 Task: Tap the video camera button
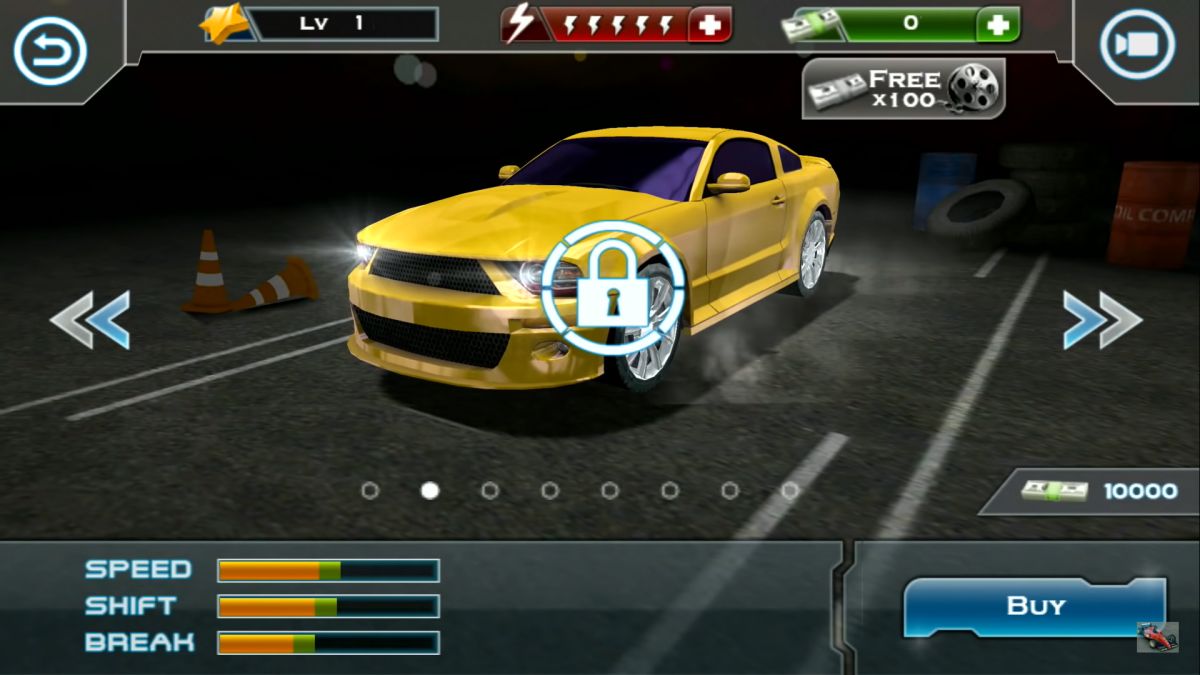[1137, 44]
